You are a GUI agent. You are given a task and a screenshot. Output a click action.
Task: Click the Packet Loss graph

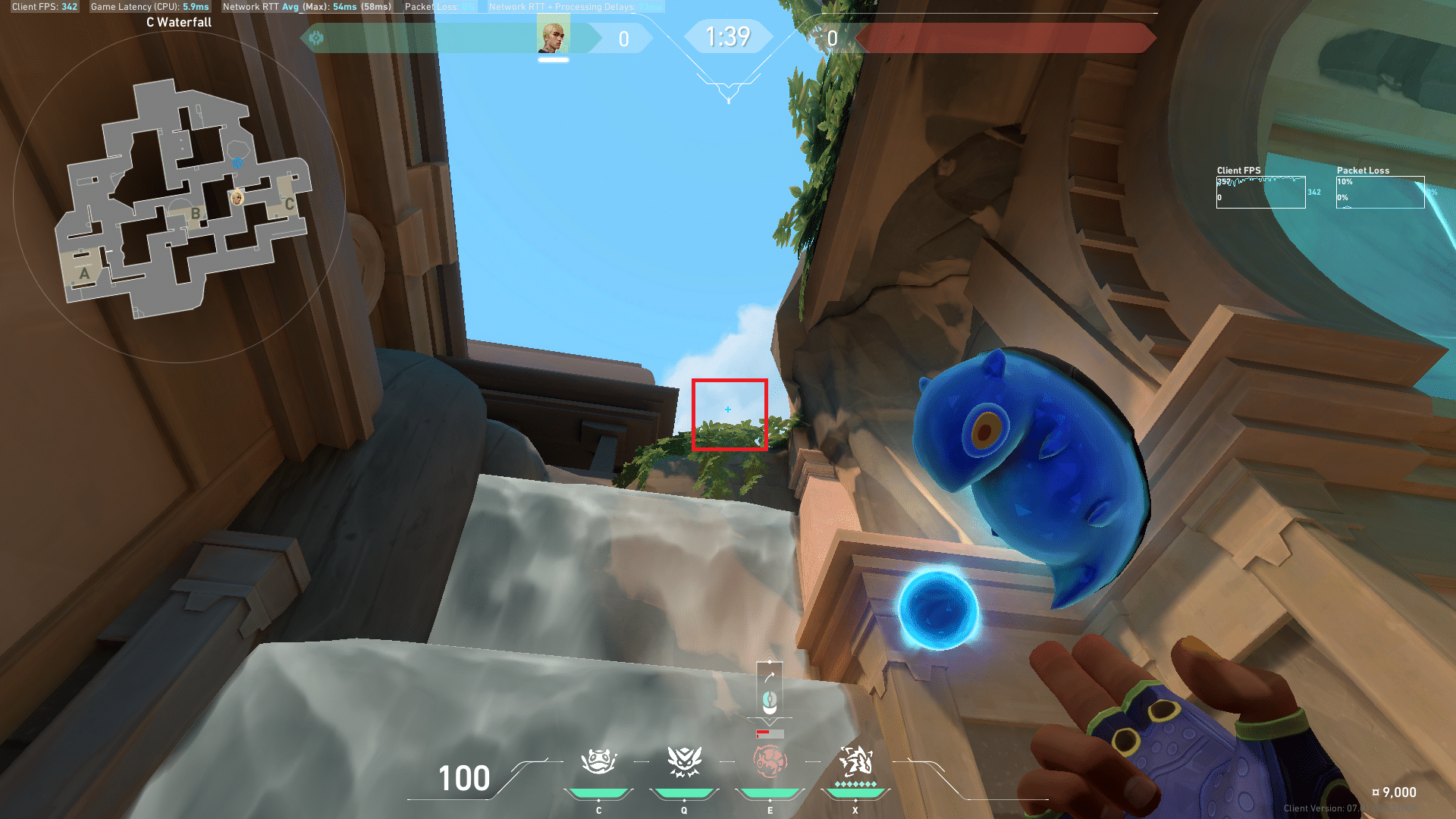(1379, 193)
